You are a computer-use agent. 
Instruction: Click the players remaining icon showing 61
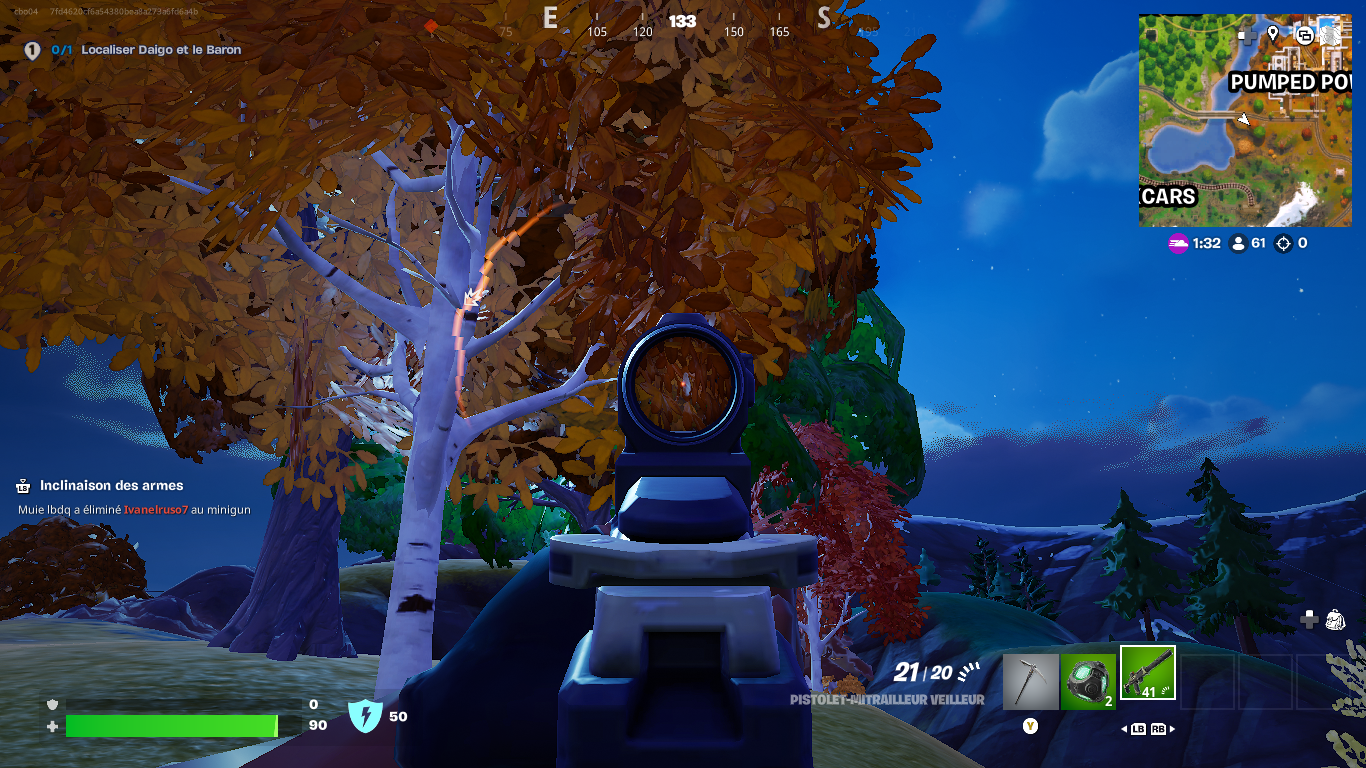coord(1240,243)
